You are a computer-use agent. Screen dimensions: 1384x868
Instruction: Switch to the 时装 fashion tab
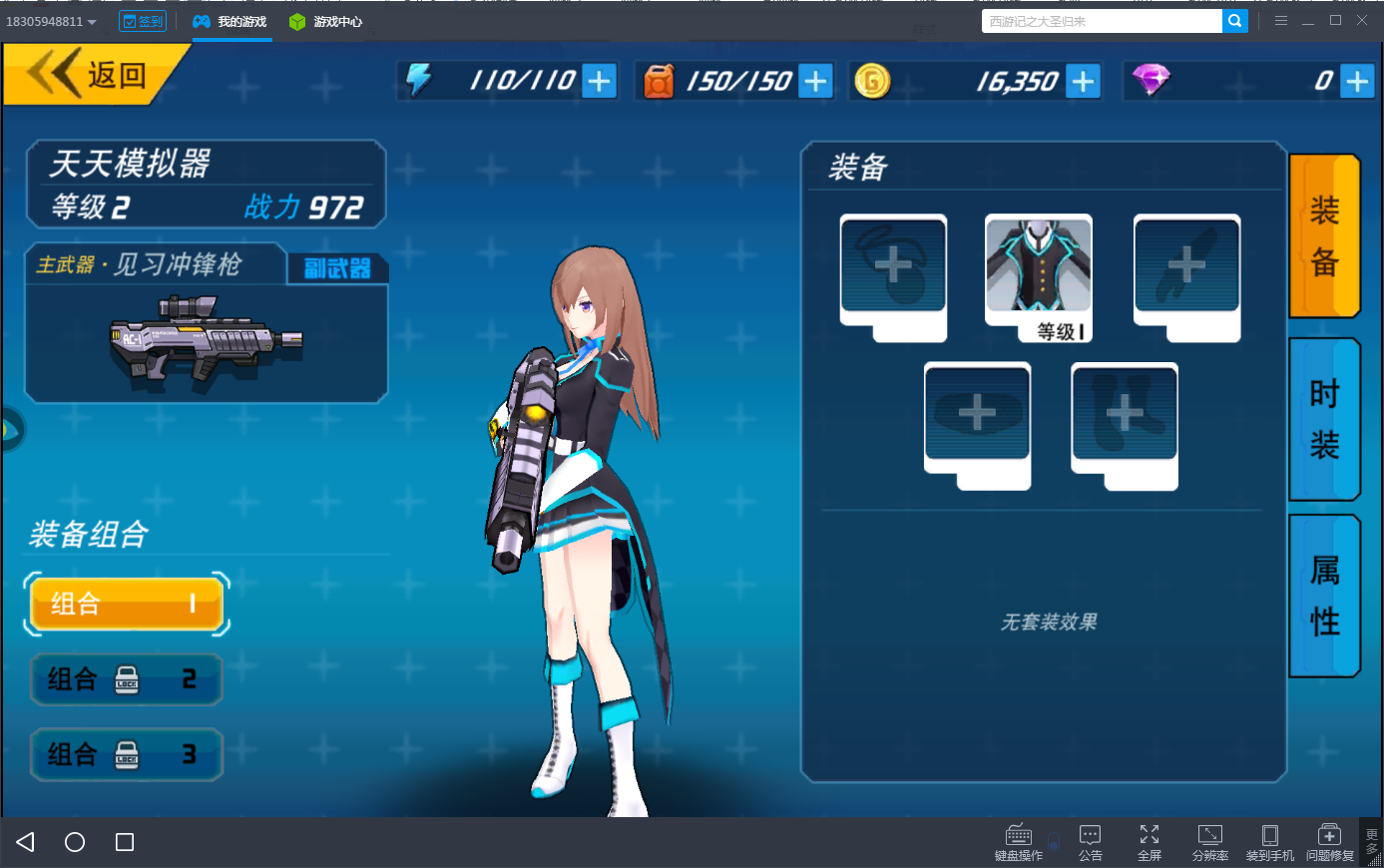(x=1324, y=419)
